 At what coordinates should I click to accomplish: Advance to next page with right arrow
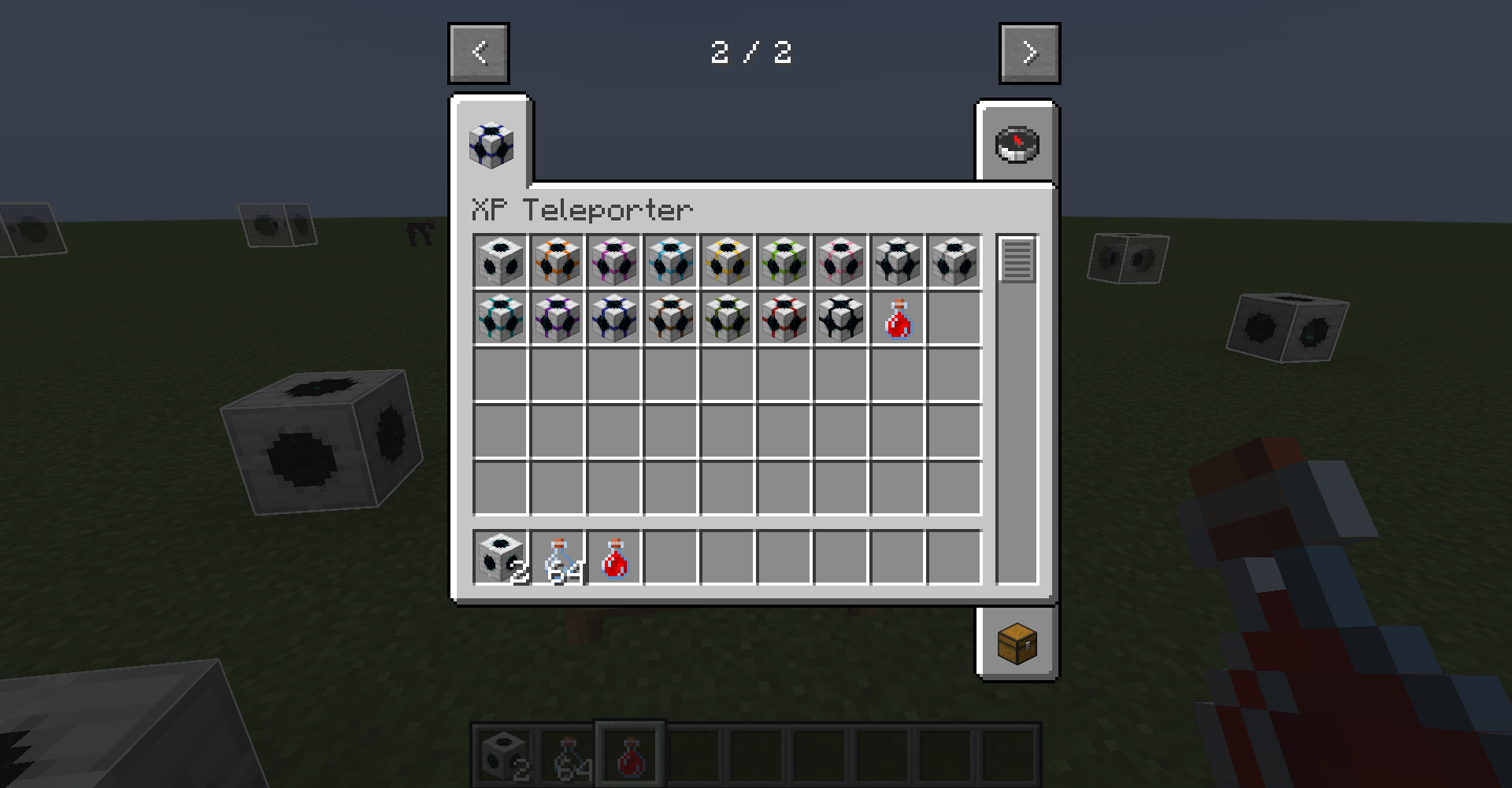(x=1028, y=53)
